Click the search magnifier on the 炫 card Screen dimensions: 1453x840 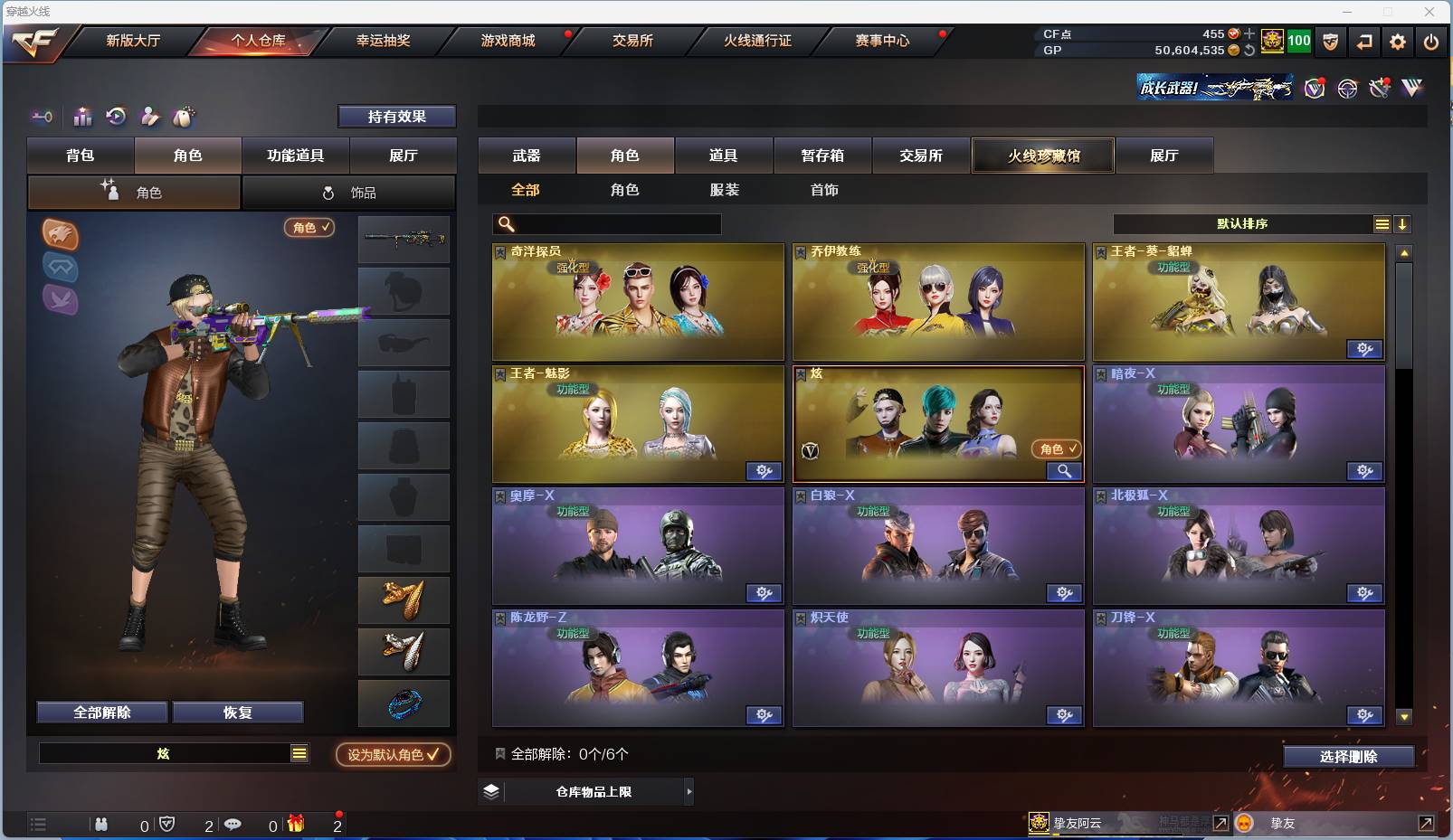(x=1065, y=471)
